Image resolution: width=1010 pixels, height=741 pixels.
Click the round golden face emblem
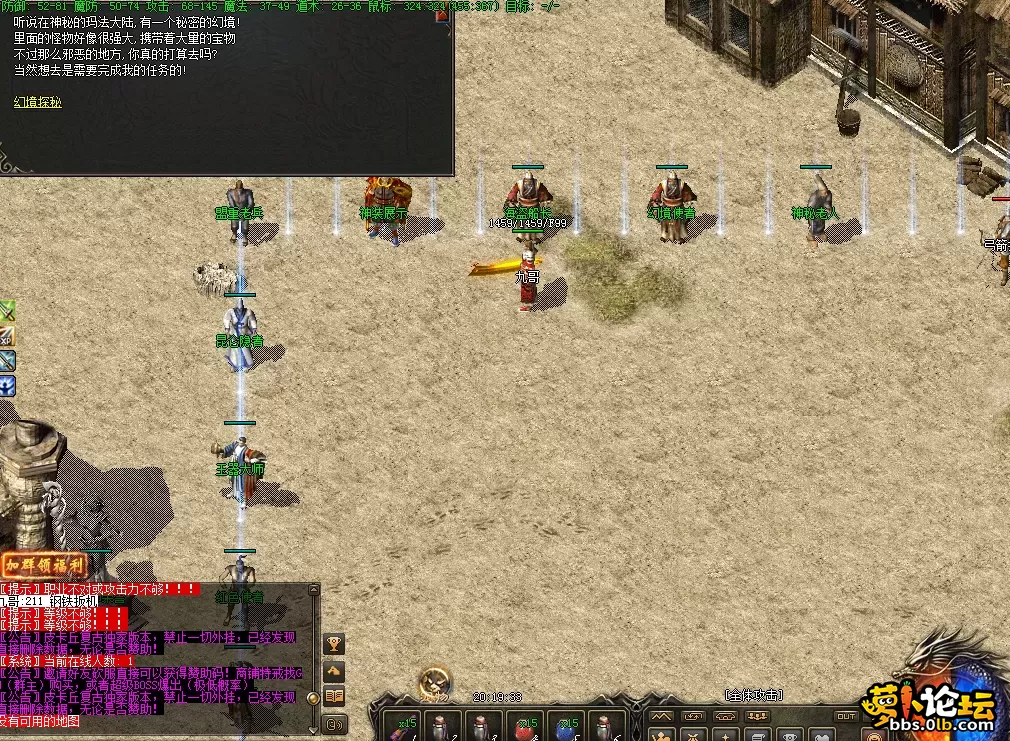pos(435,682)
